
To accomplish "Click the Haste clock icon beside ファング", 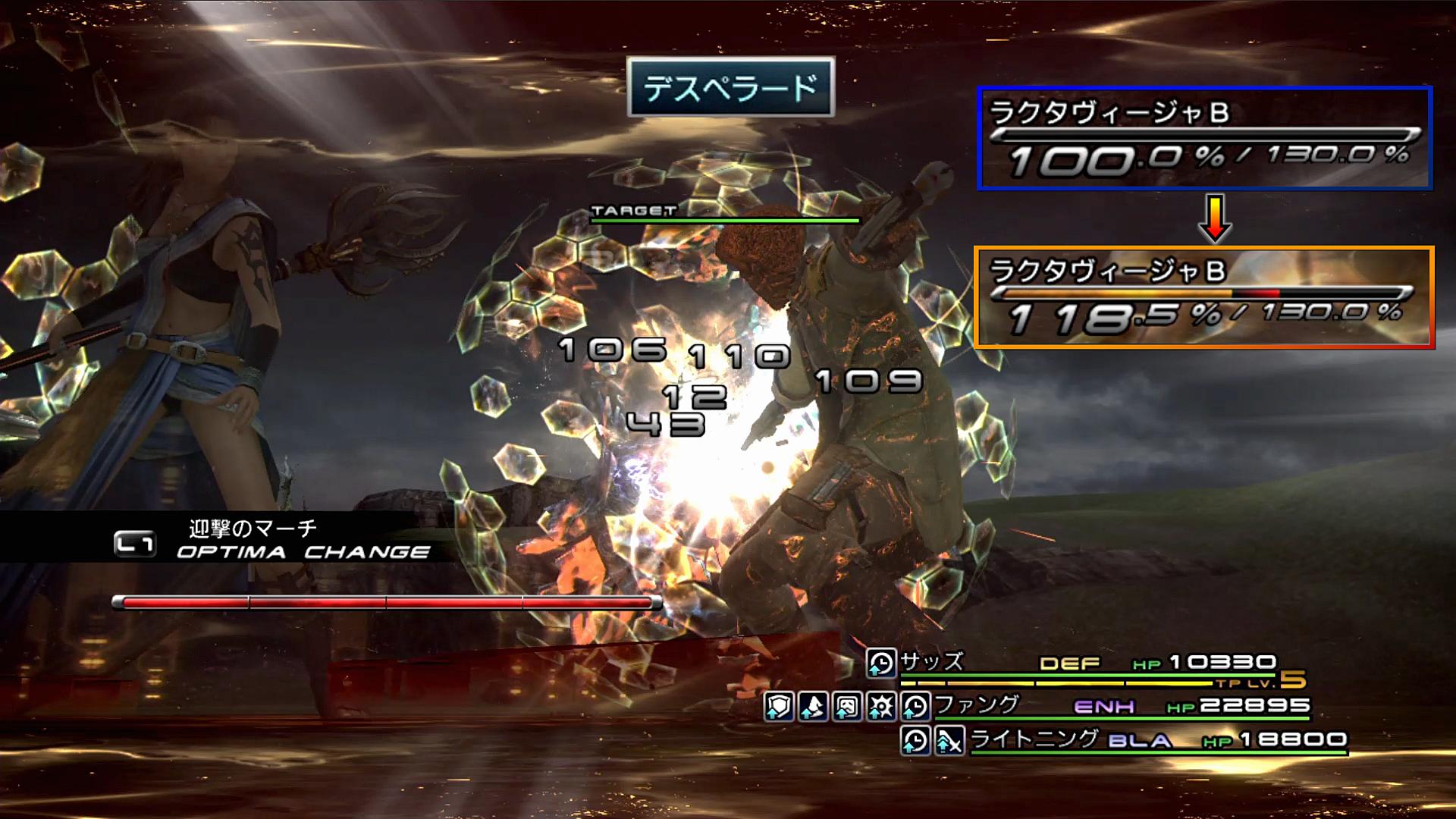I will (x=915, y=707).
